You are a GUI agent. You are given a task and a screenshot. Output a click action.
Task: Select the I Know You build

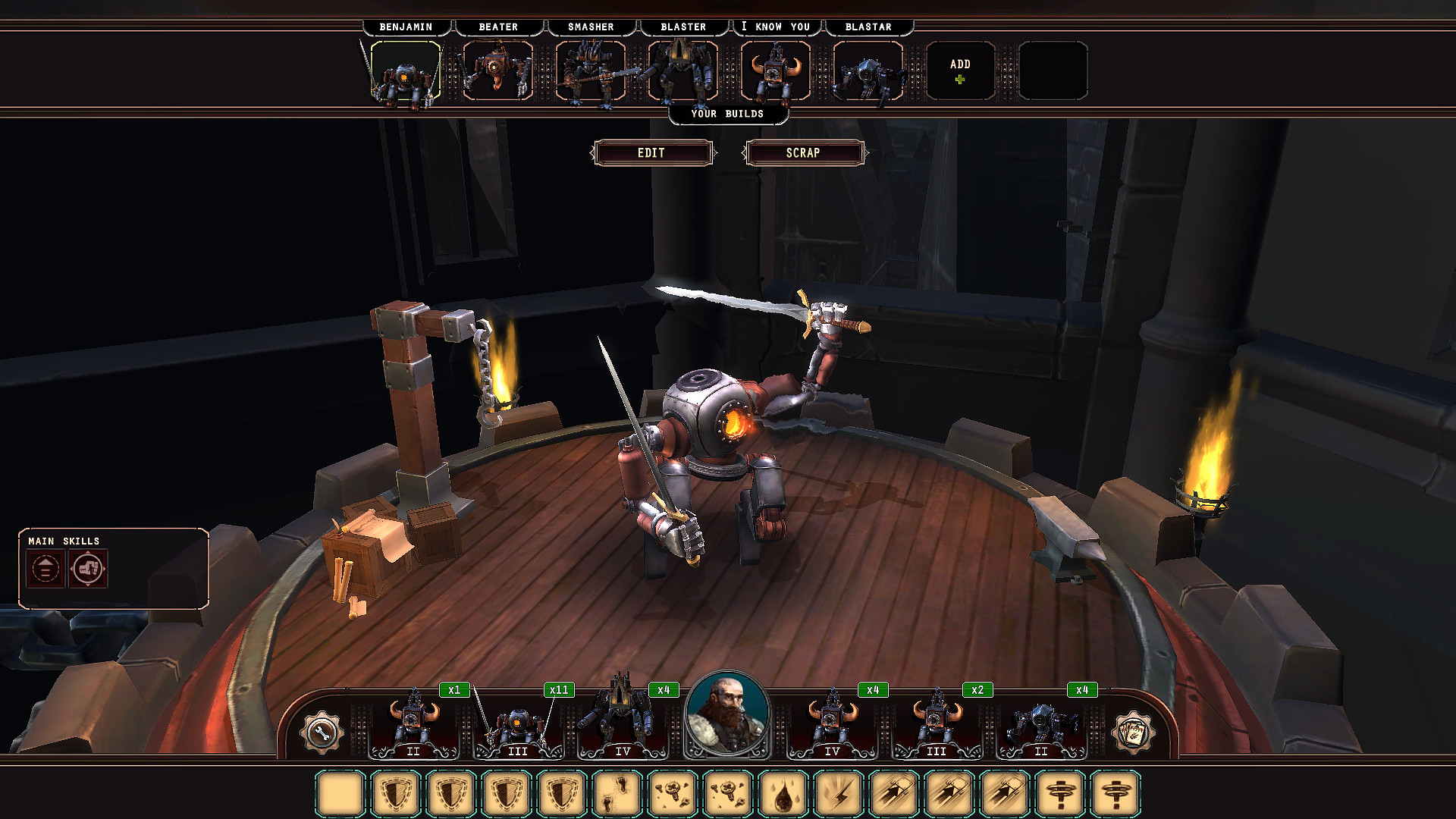pos(775,71)
